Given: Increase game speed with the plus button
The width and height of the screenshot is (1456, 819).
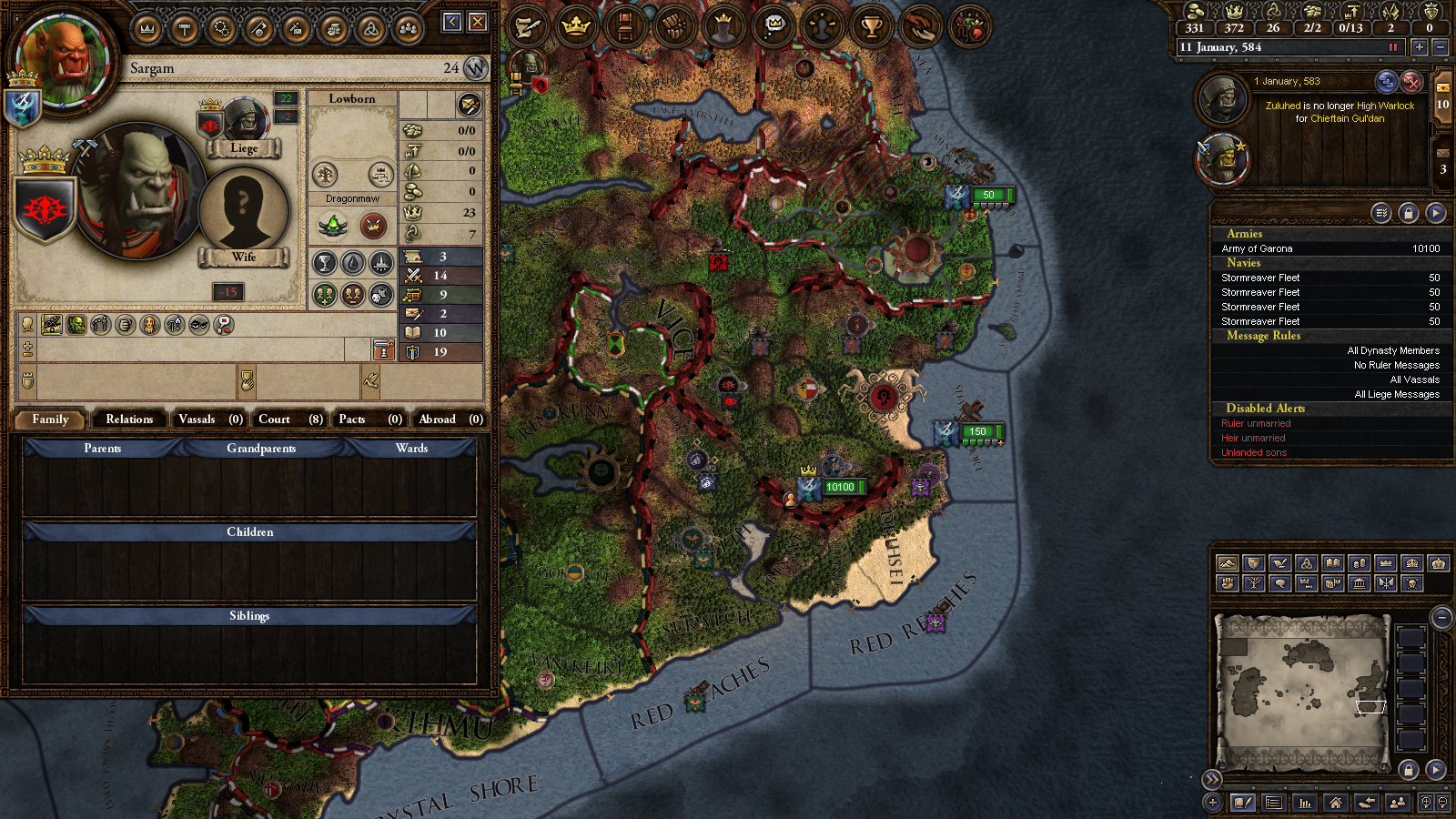Looking at the screenshot, I should (1419, 47).
